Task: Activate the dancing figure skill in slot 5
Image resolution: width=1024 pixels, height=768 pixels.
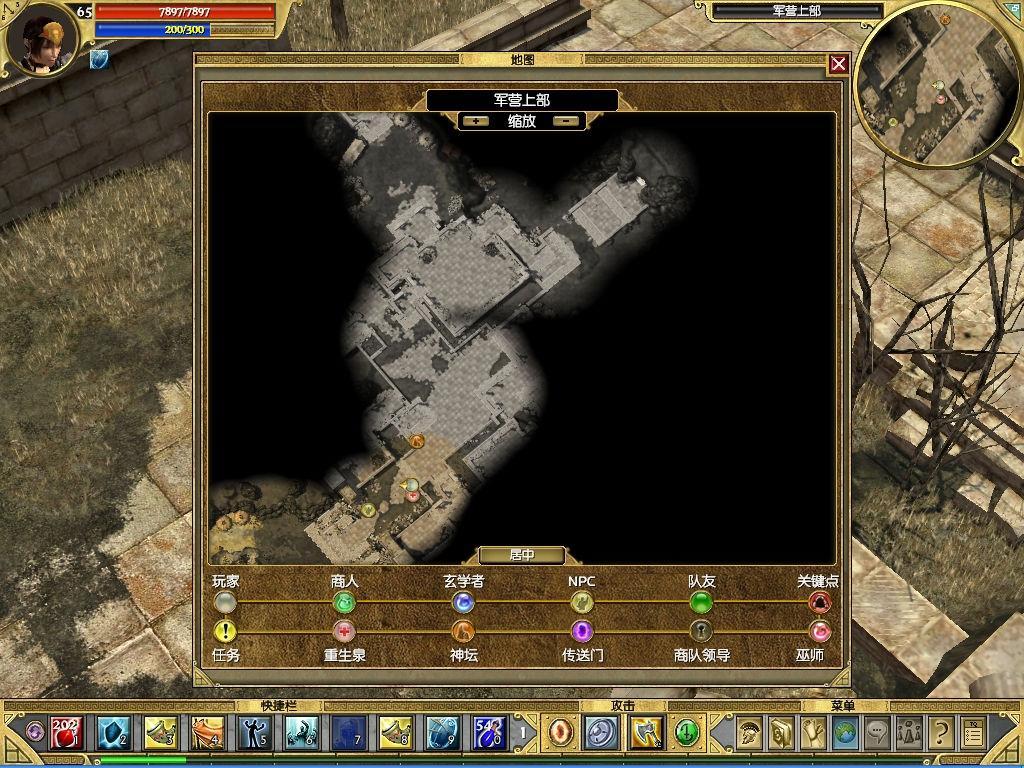Action: [254, 733]
